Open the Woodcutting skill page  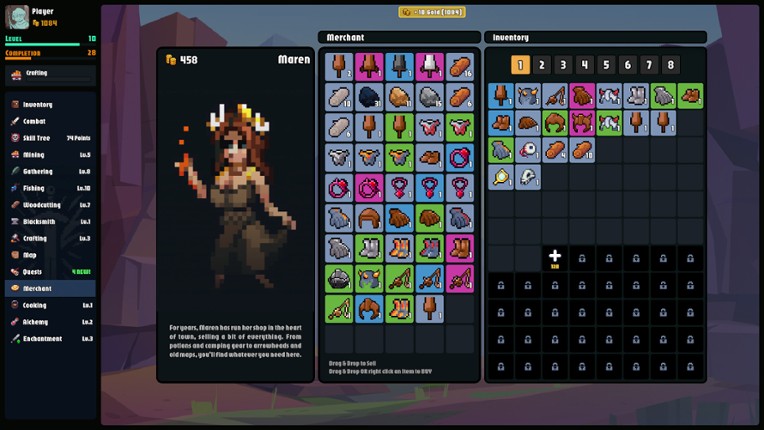coord(40,205)
